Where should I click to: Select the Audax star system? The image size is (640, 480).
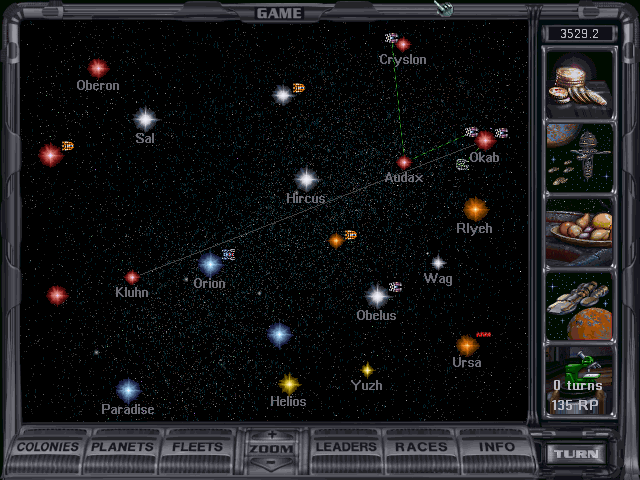point(404,162)
